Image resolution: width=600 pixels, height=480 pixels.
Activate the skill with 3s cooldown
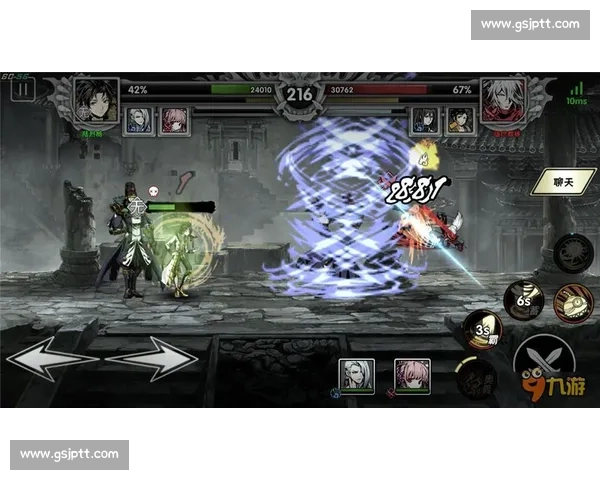(x=484, y=331)
